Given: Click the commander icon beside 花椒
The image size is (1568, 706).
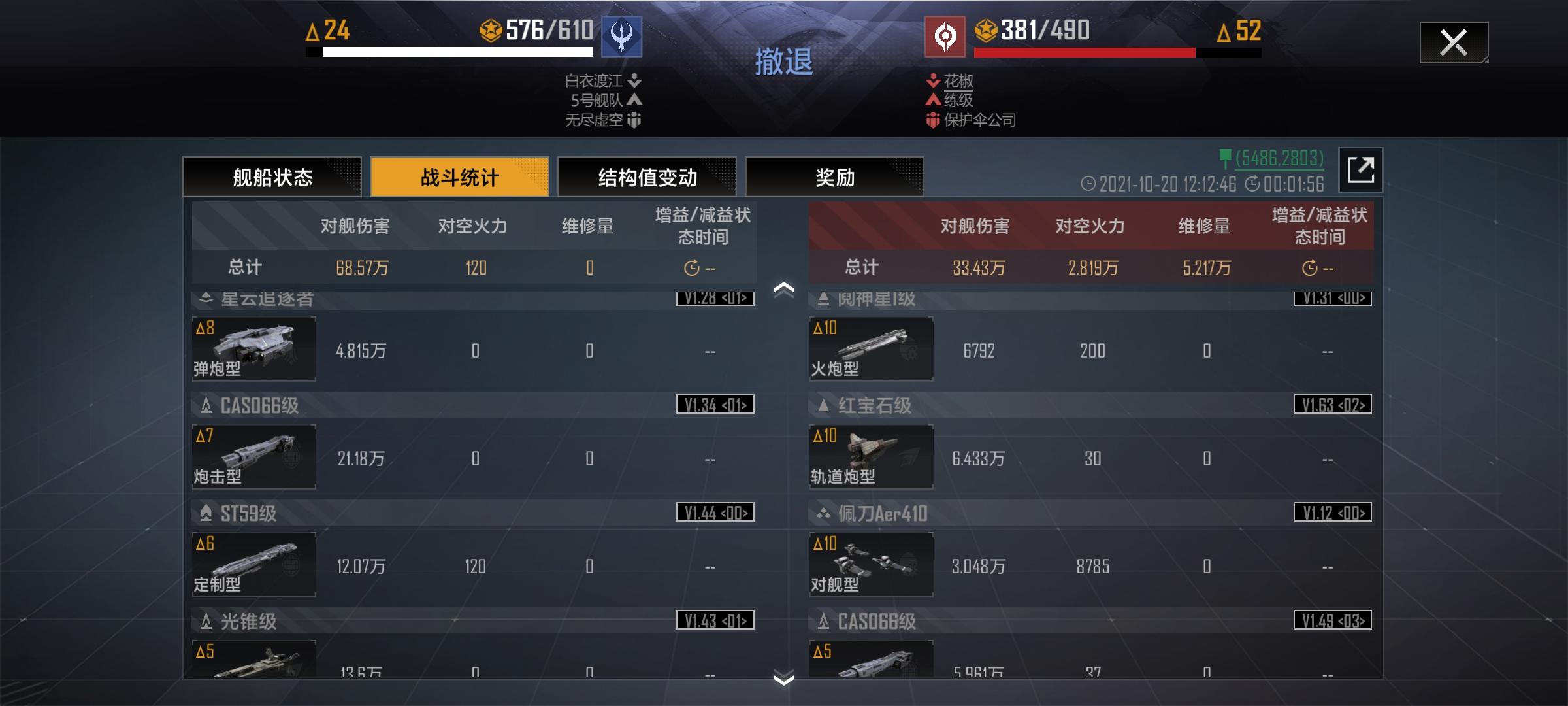Looking at the screenshot, I should click(x=932, y=81).
